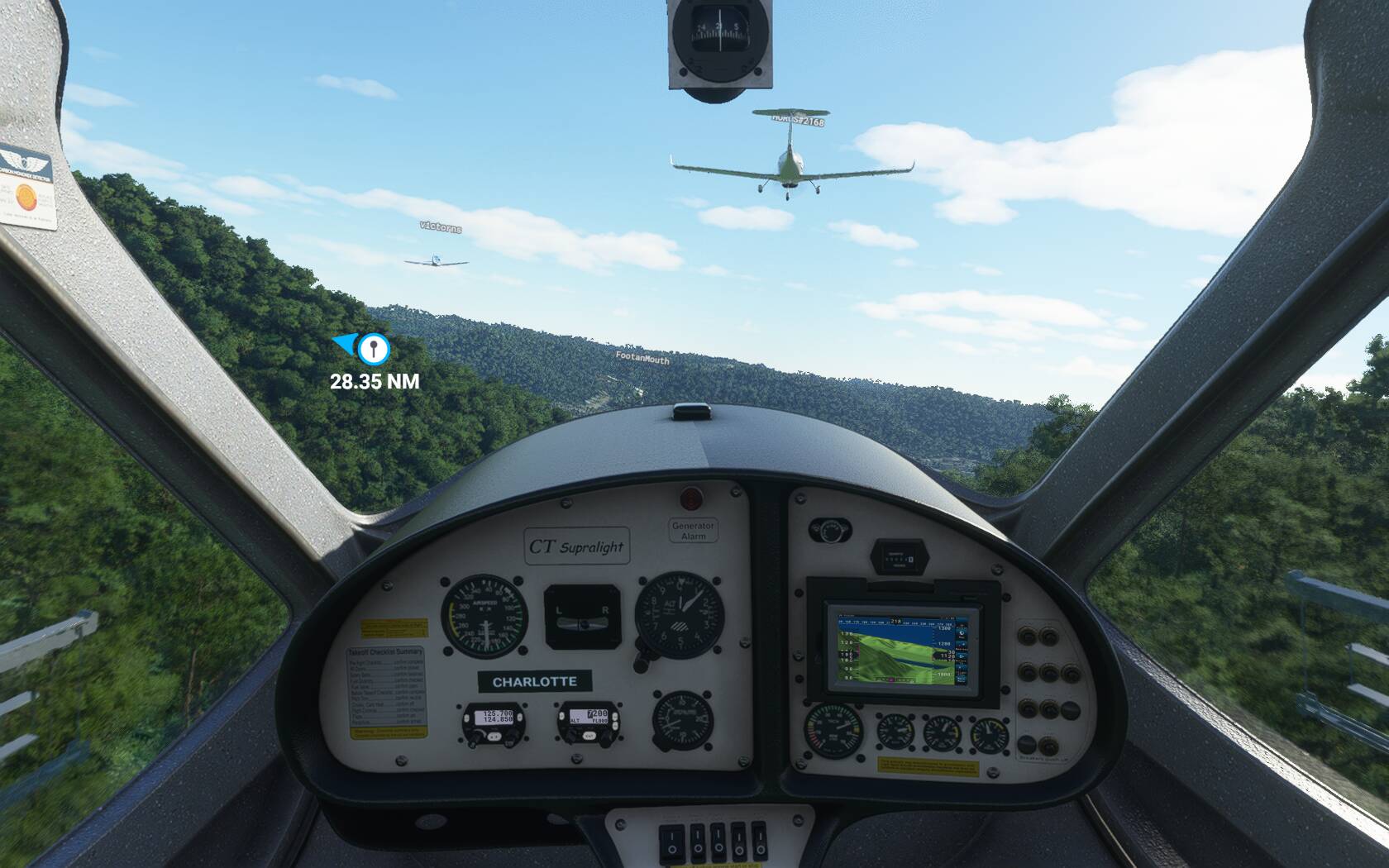Open the Menu softkey on the EFIS screen
This screenshot has height=868, width=1389.
point(960,680)
